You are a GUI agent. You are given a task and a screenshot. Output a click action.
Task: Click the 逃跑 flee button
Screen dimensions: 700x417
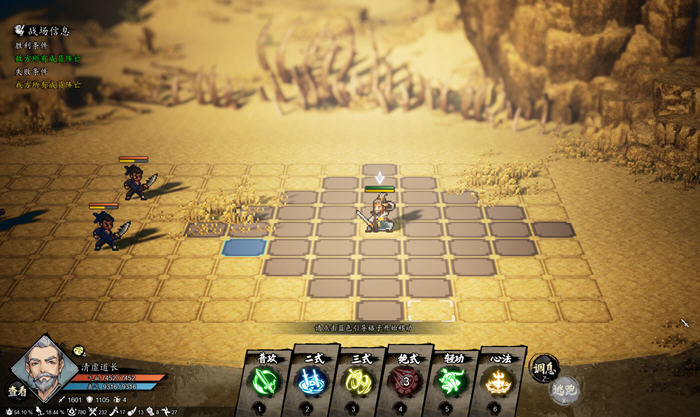click(566, 389)
